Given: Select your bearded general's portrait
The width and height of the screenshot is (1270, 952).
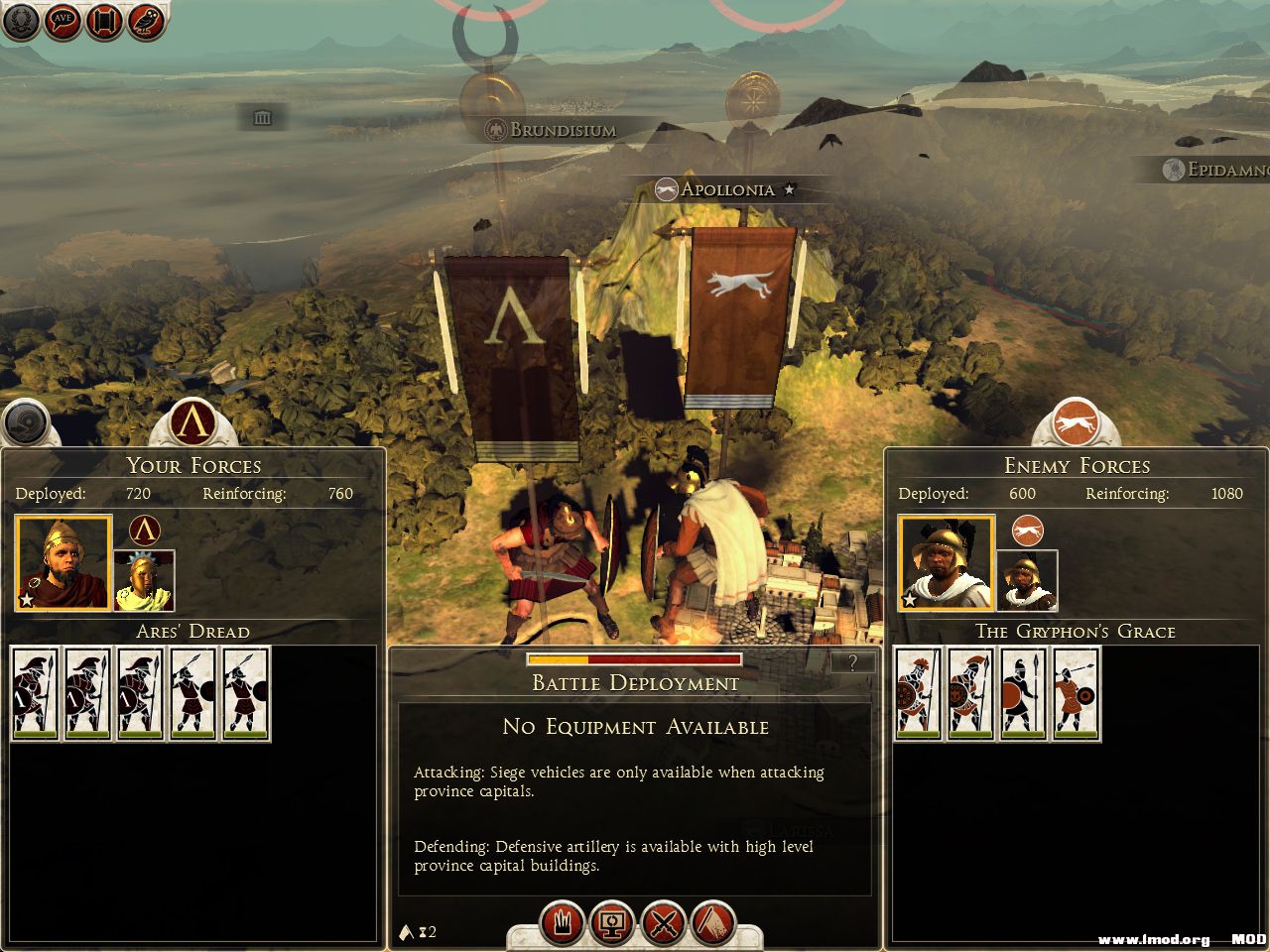Looking at the screenshot, I should (x=62, y=562).
